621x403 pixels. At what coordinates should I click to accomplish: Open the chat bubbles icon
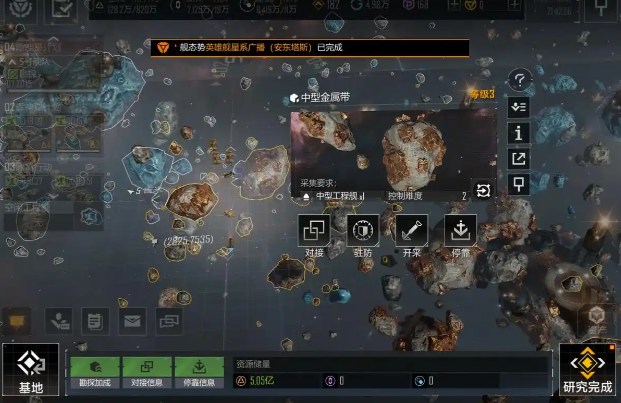point(169,321)
